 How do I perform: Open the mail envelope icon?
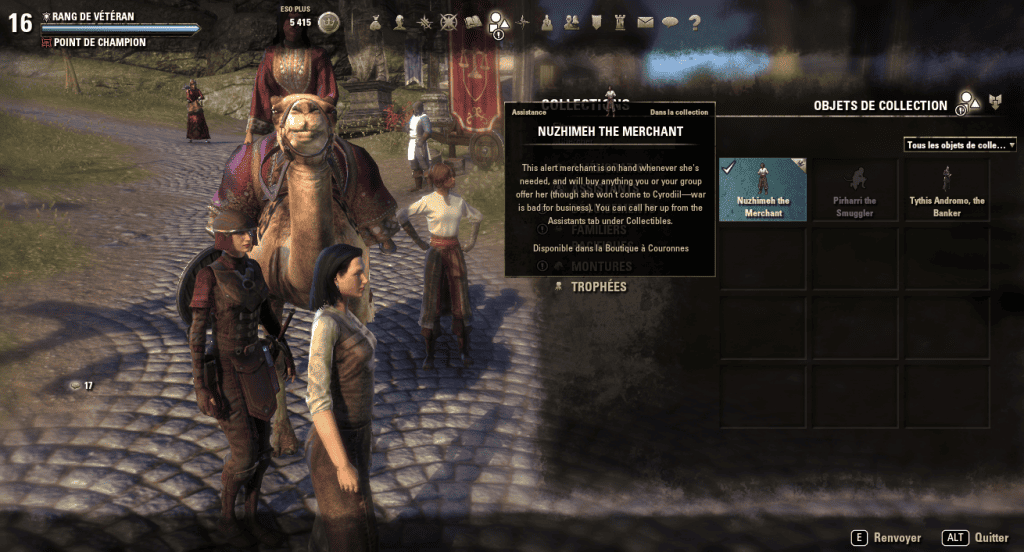645,21
